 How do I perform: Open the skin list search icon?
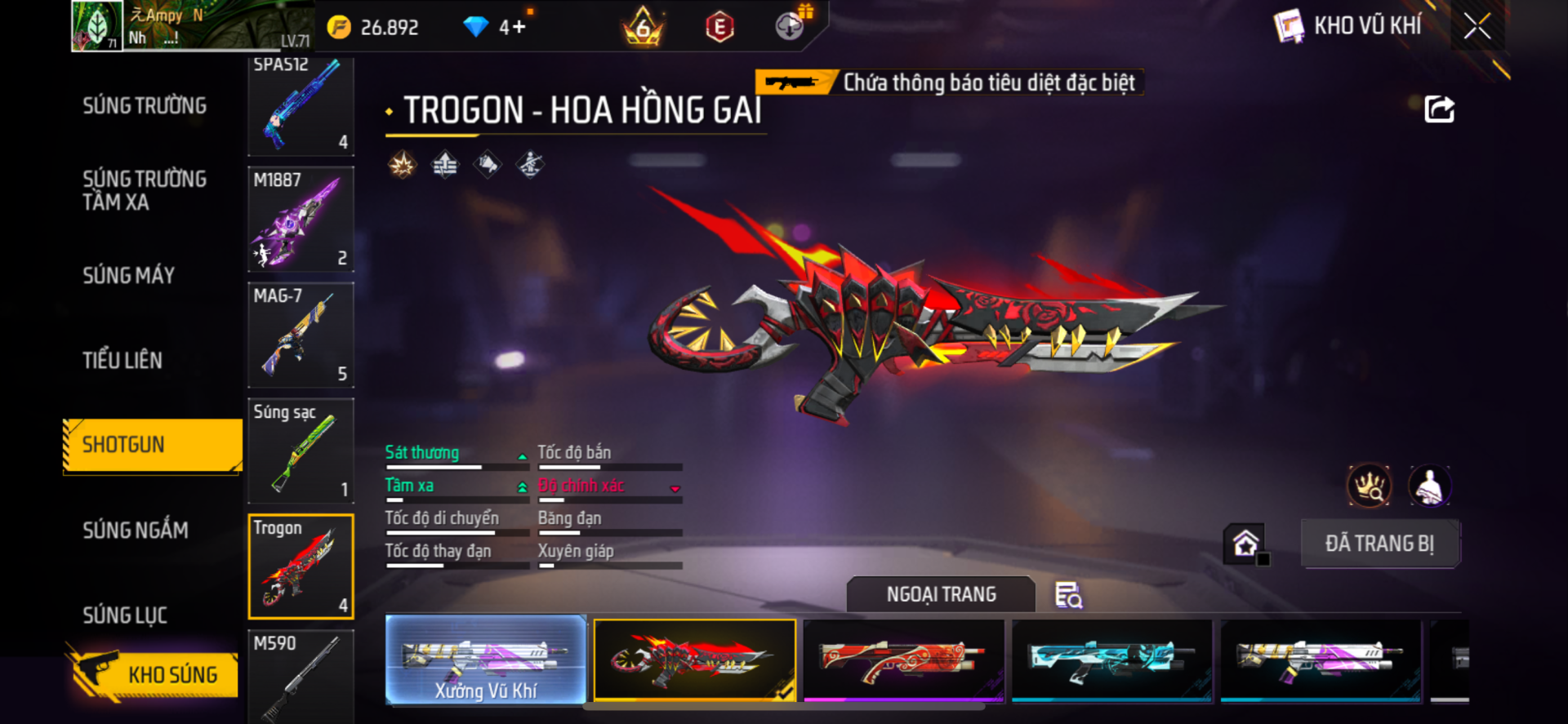(1068, 595)
